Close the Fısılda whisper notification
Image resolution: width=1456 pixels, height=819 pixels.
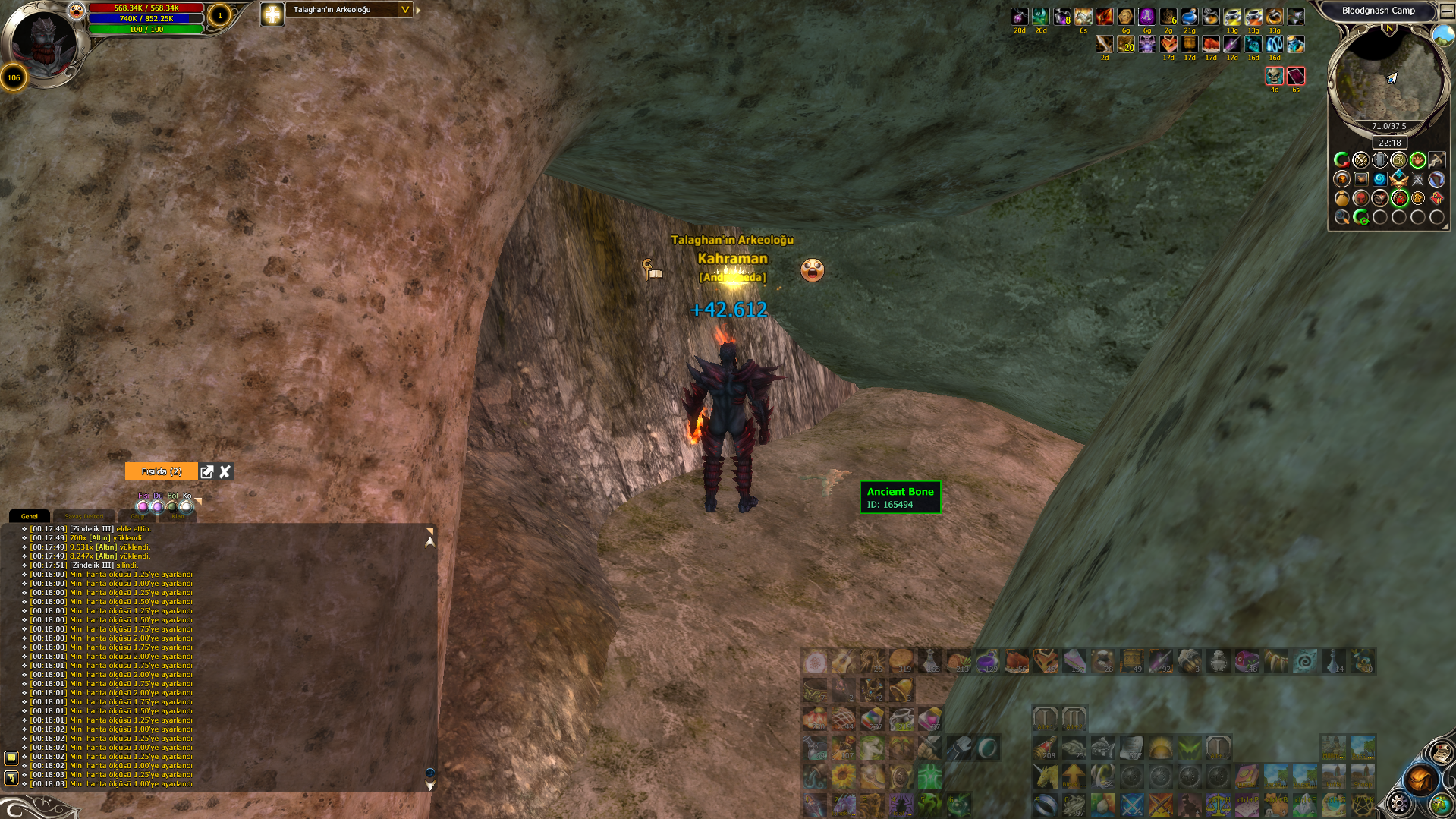pyautogui.click(x=225, y=472)
